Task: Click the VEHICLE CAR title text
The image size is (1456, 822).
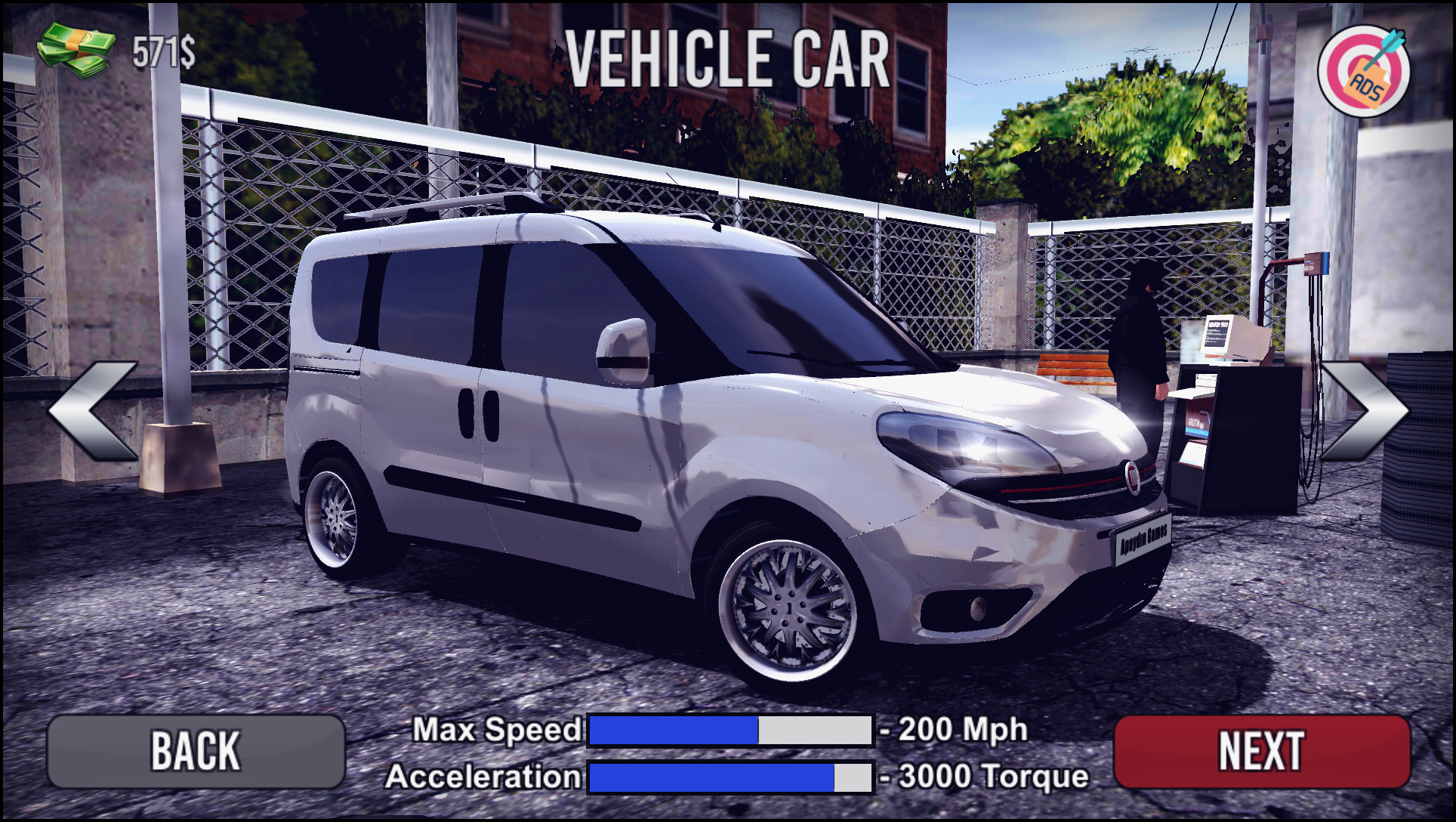Action: point(729,59)
